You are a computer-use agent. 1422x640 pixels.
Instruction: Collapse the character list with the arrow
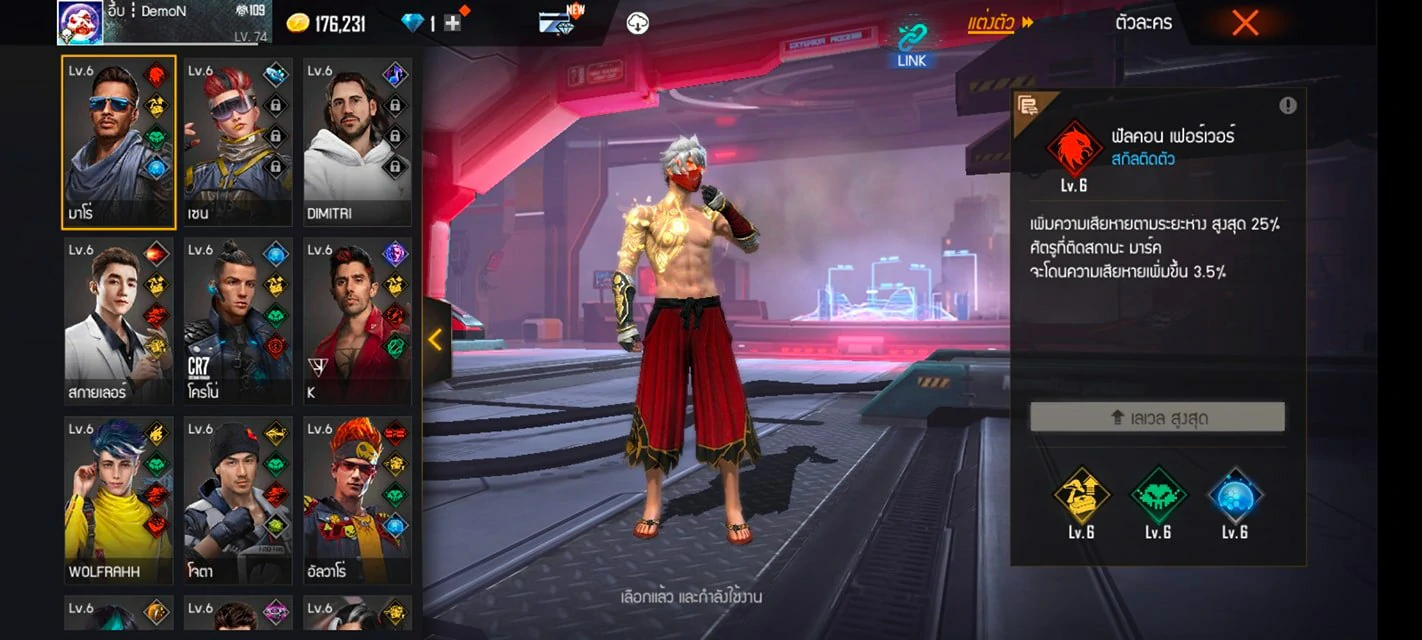tap(435, 340)
